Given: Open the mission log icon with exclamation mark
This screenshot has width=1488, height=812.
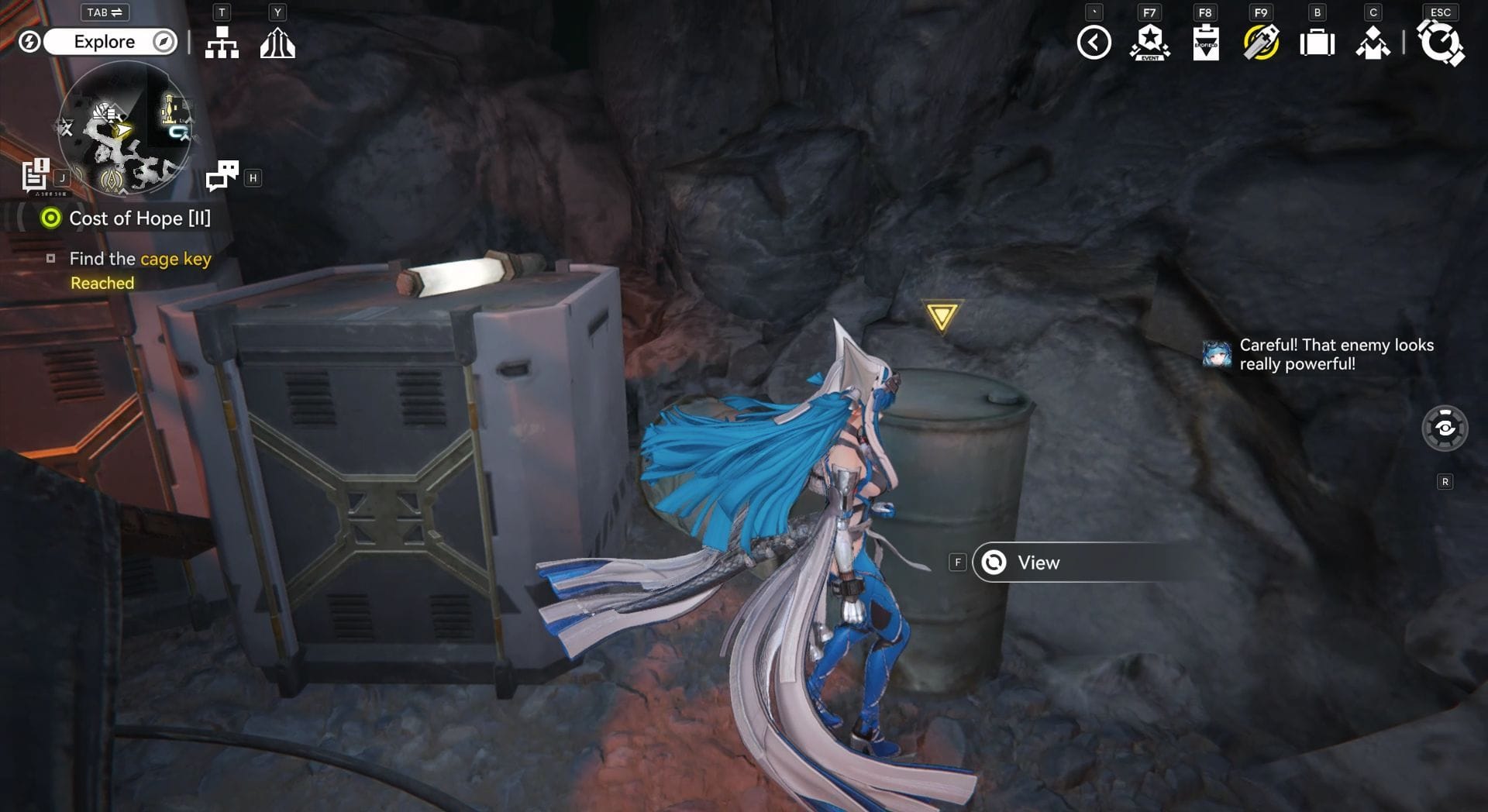Looking at the screenshot, I should [36, 175].
